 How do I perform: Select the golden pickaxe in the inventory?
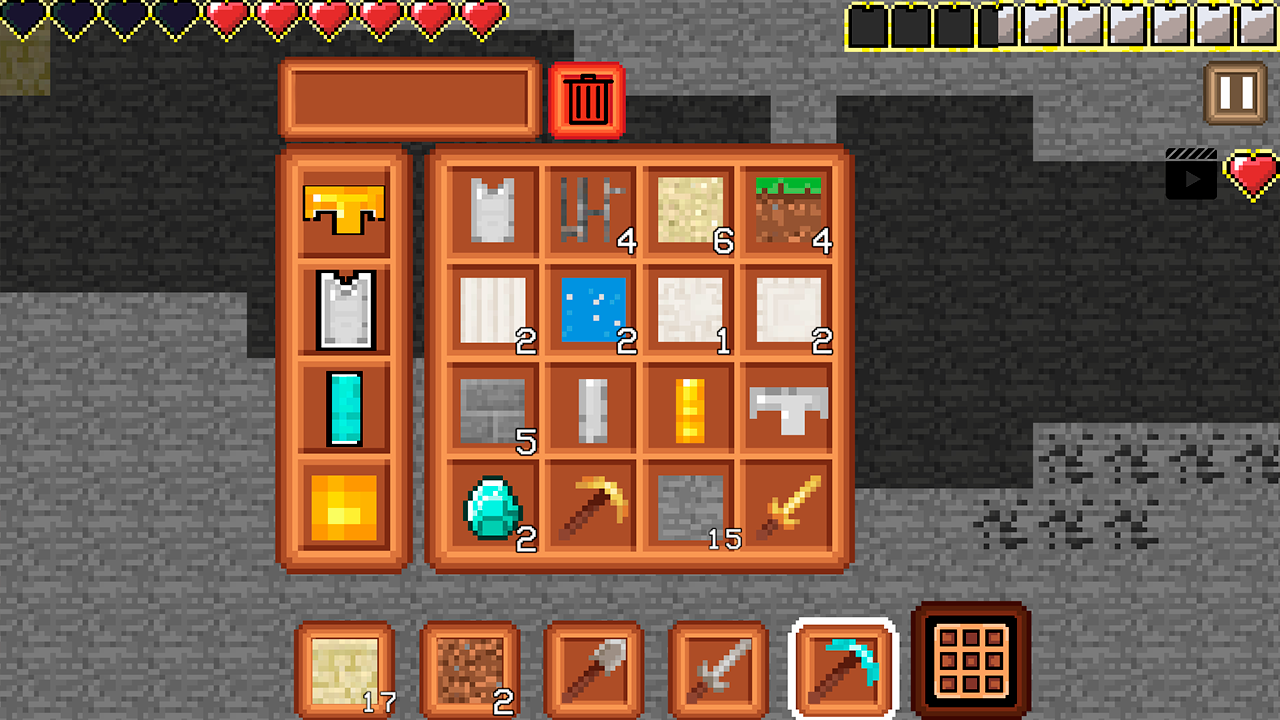click(590, 505)
